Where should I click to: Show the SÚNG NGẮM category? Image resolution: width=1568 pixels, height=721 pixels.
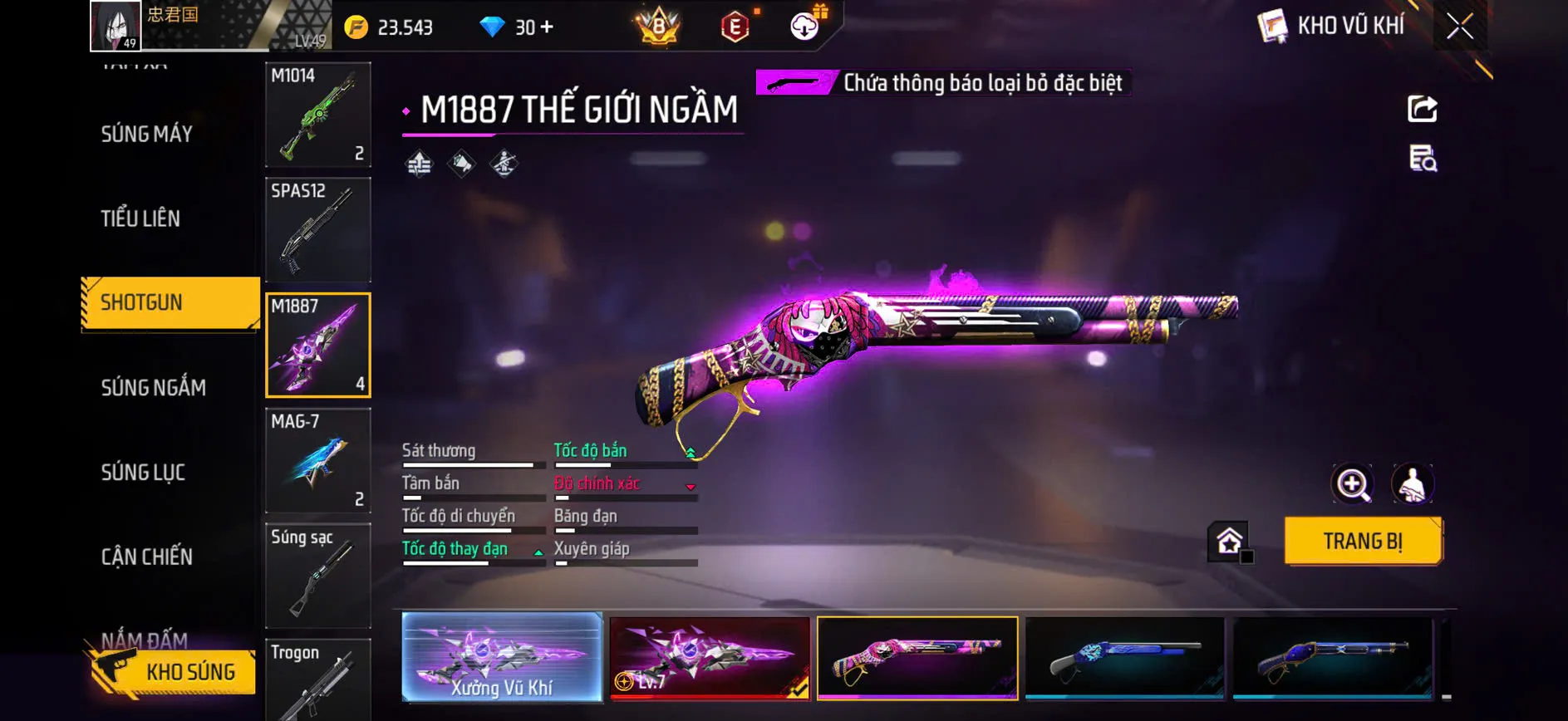(154, 387)
